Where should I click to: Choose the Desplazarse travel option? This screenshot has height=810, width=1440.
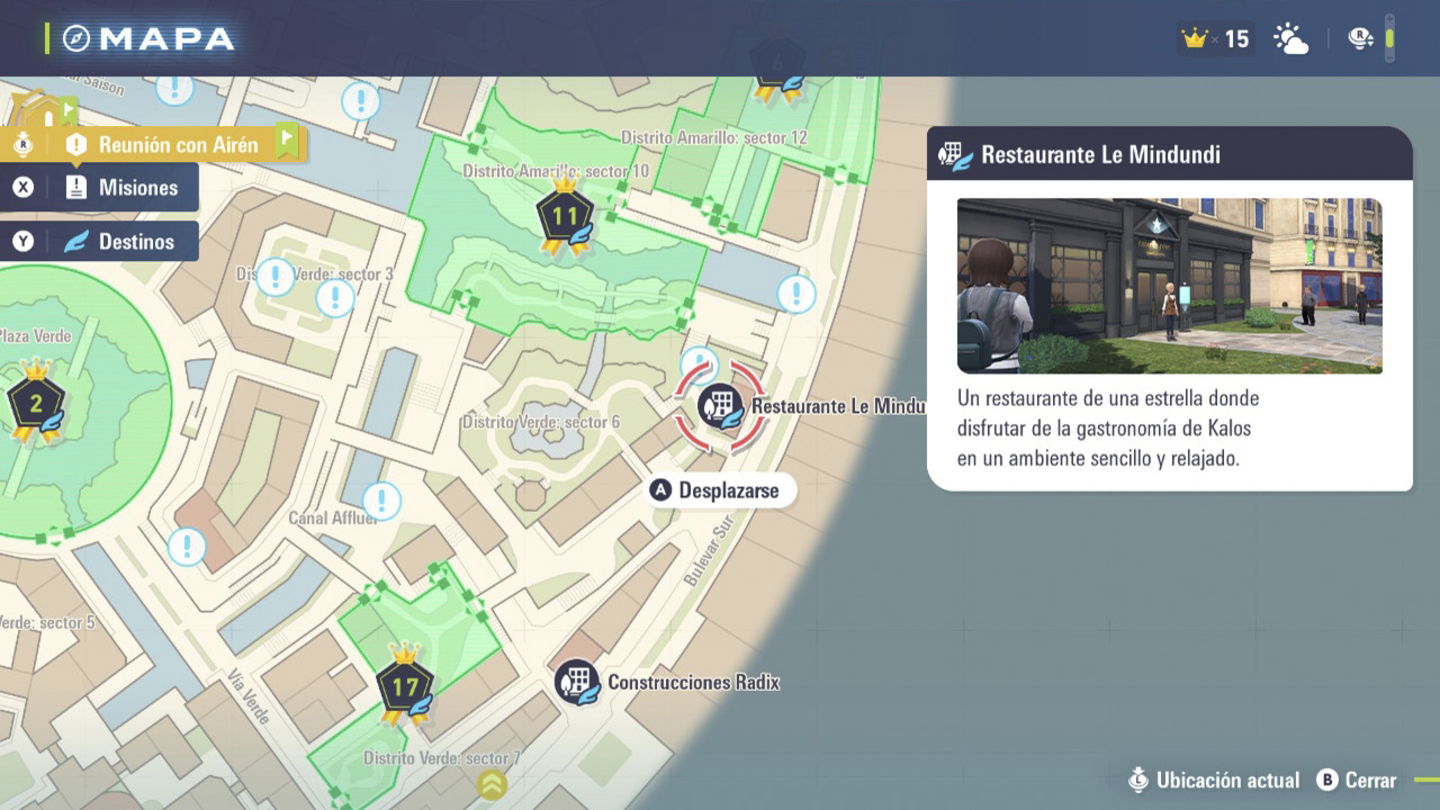[717, 490]
